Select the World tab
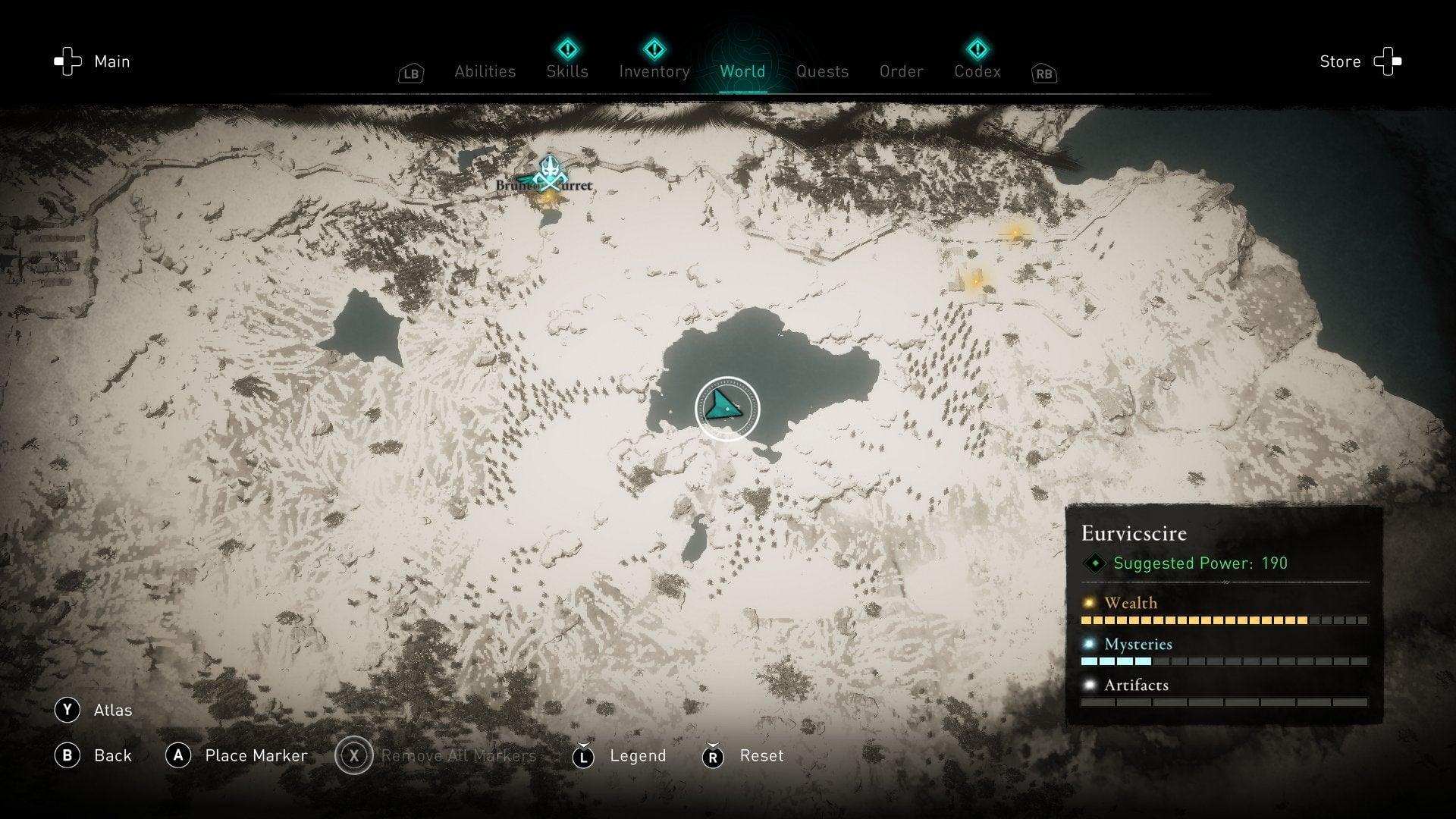The height and width of the screenshot is (819, 1456). [742, 71]
